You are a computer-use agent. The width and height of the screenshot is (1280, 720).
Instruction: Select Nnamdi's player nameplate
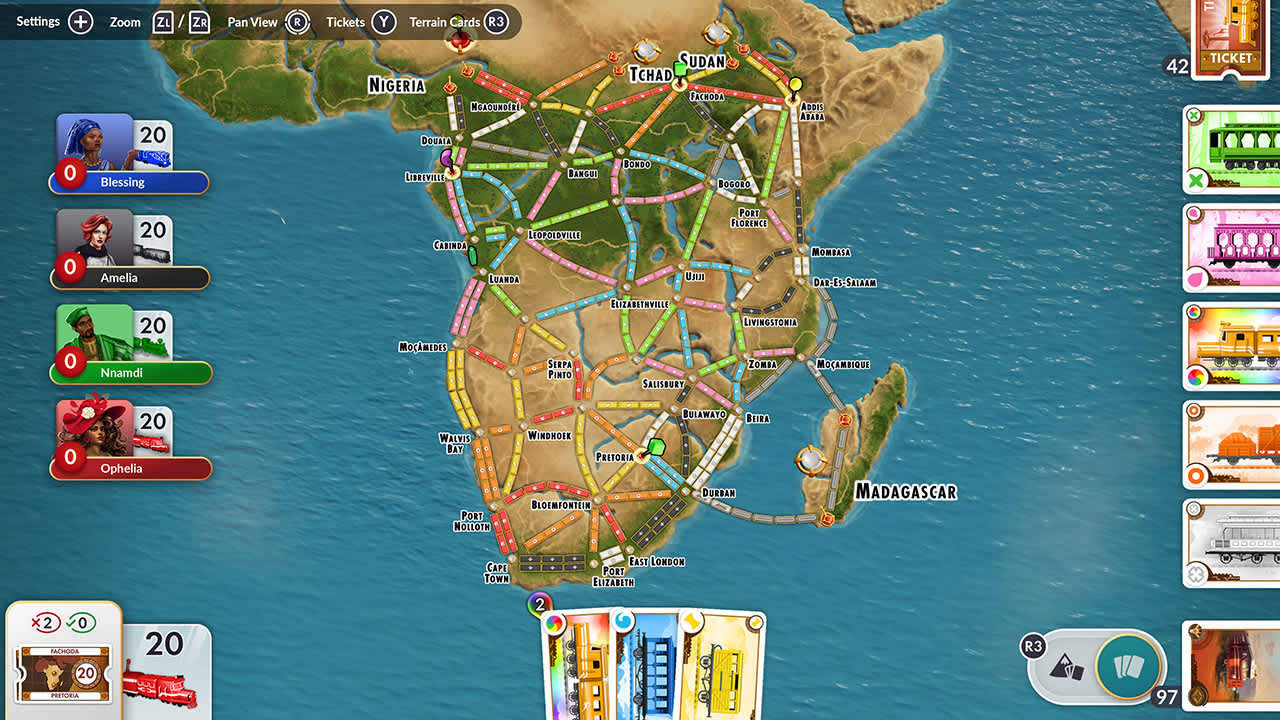(x=130, y=372)
